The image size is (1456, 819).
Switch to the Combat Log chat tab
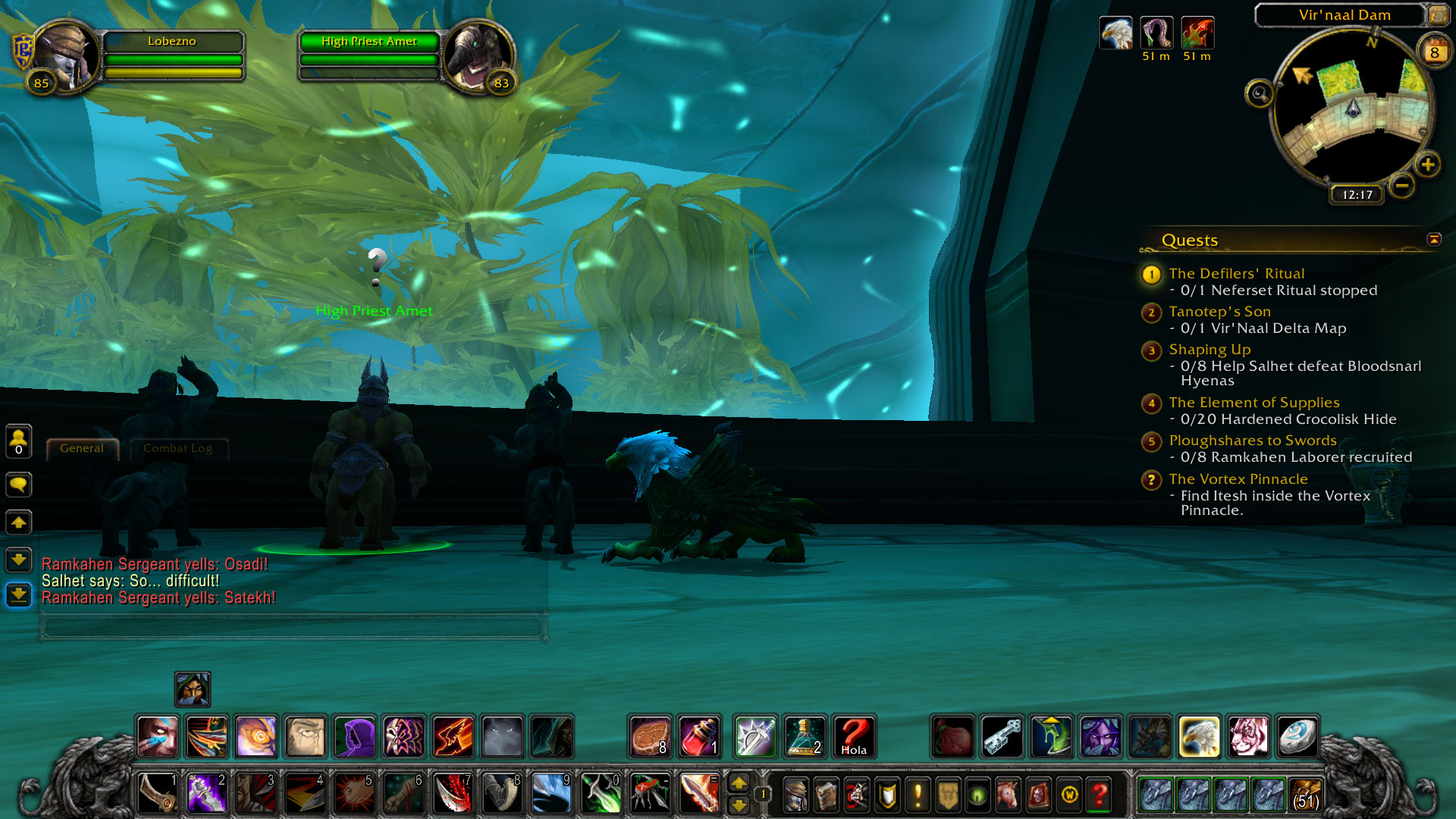[177, 448]
